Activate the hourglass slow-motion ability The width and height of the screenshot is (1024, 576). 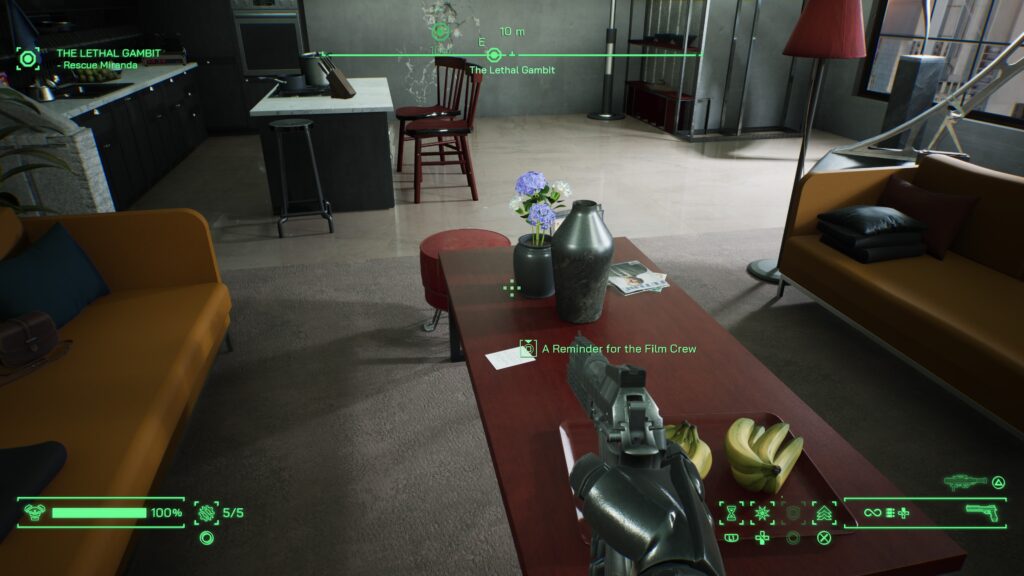(732, 513)
